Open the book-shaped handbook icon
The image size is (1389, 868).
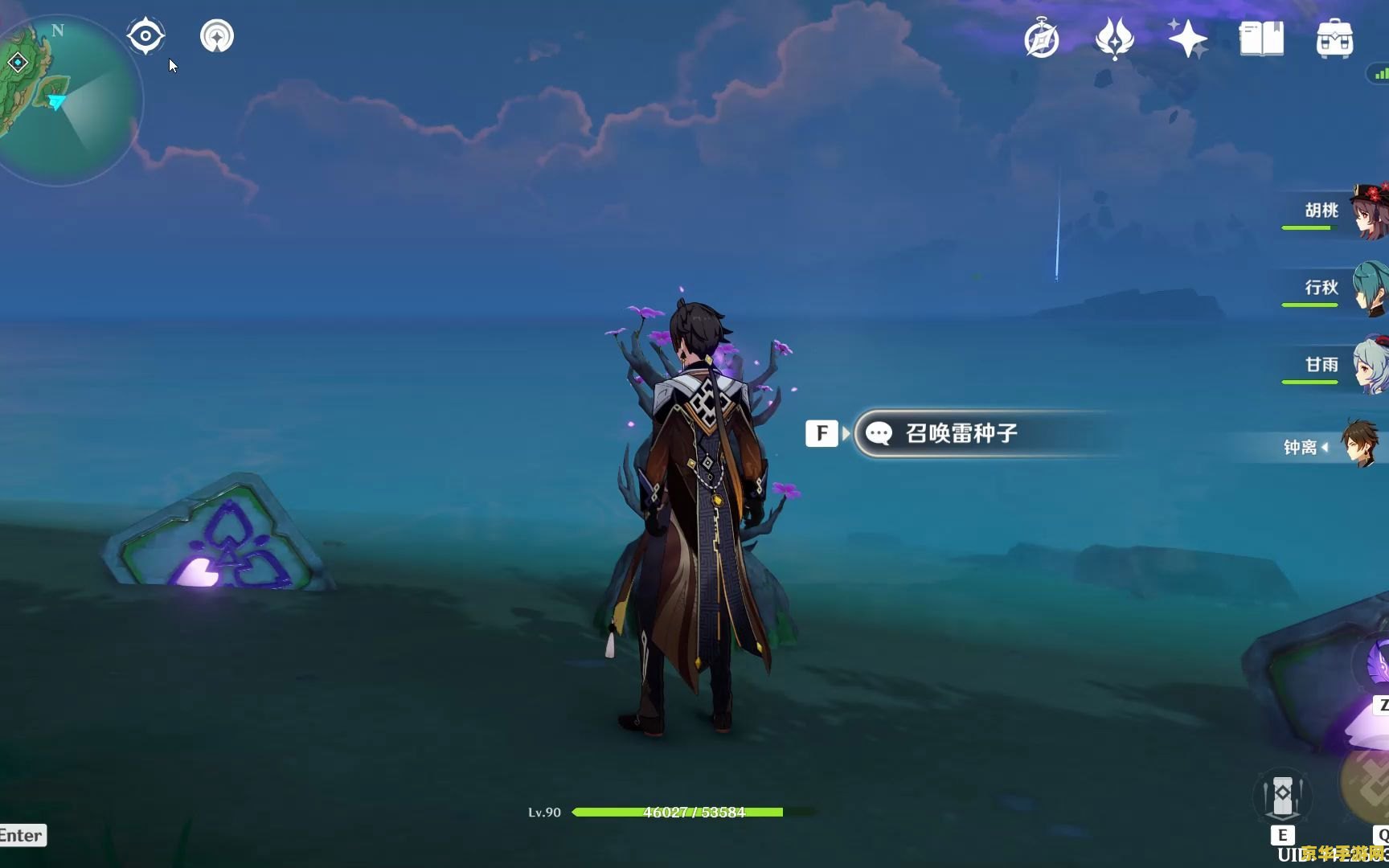[x=1261, y=39]
